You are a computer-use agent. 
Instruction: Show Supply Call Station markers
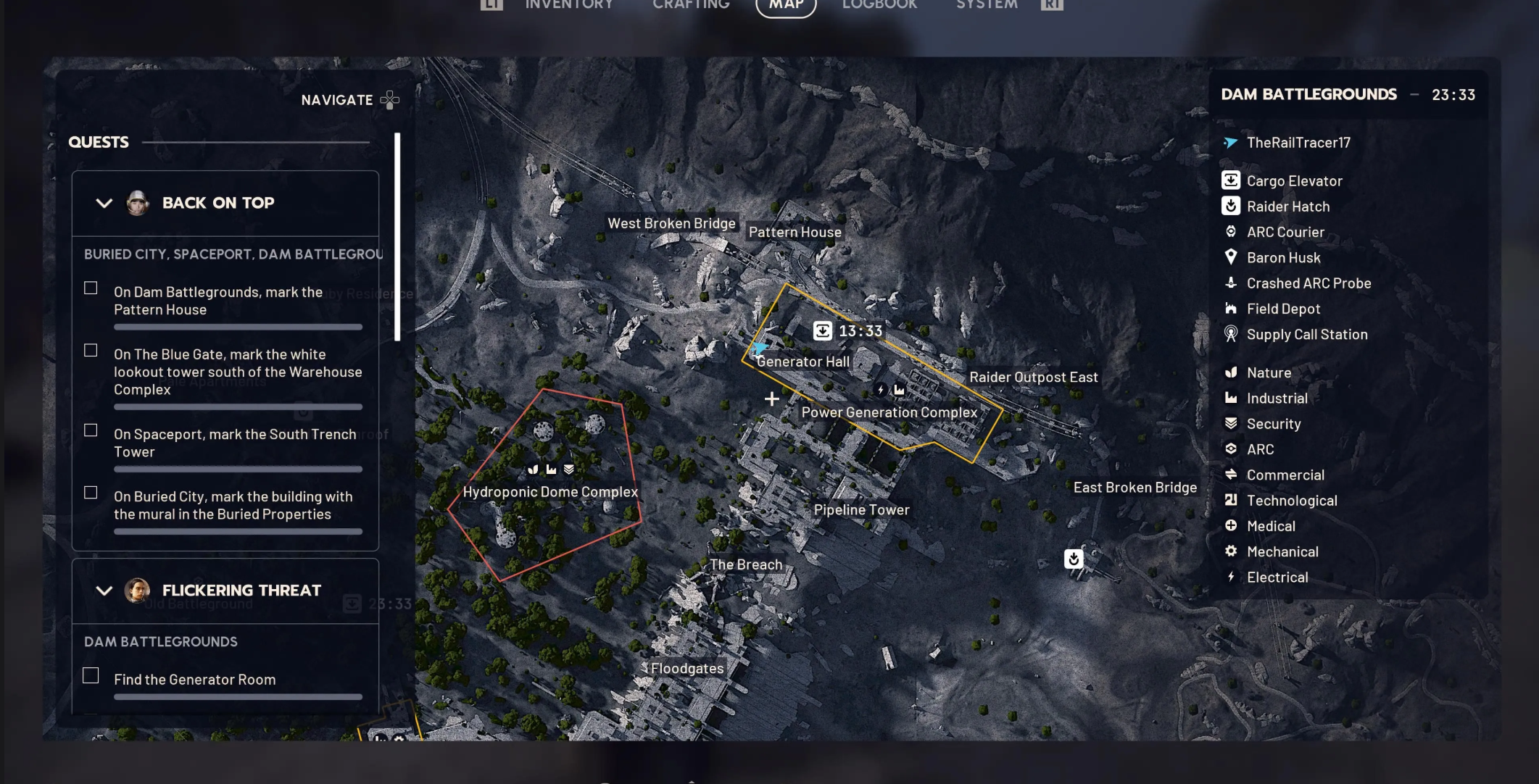1306,335
